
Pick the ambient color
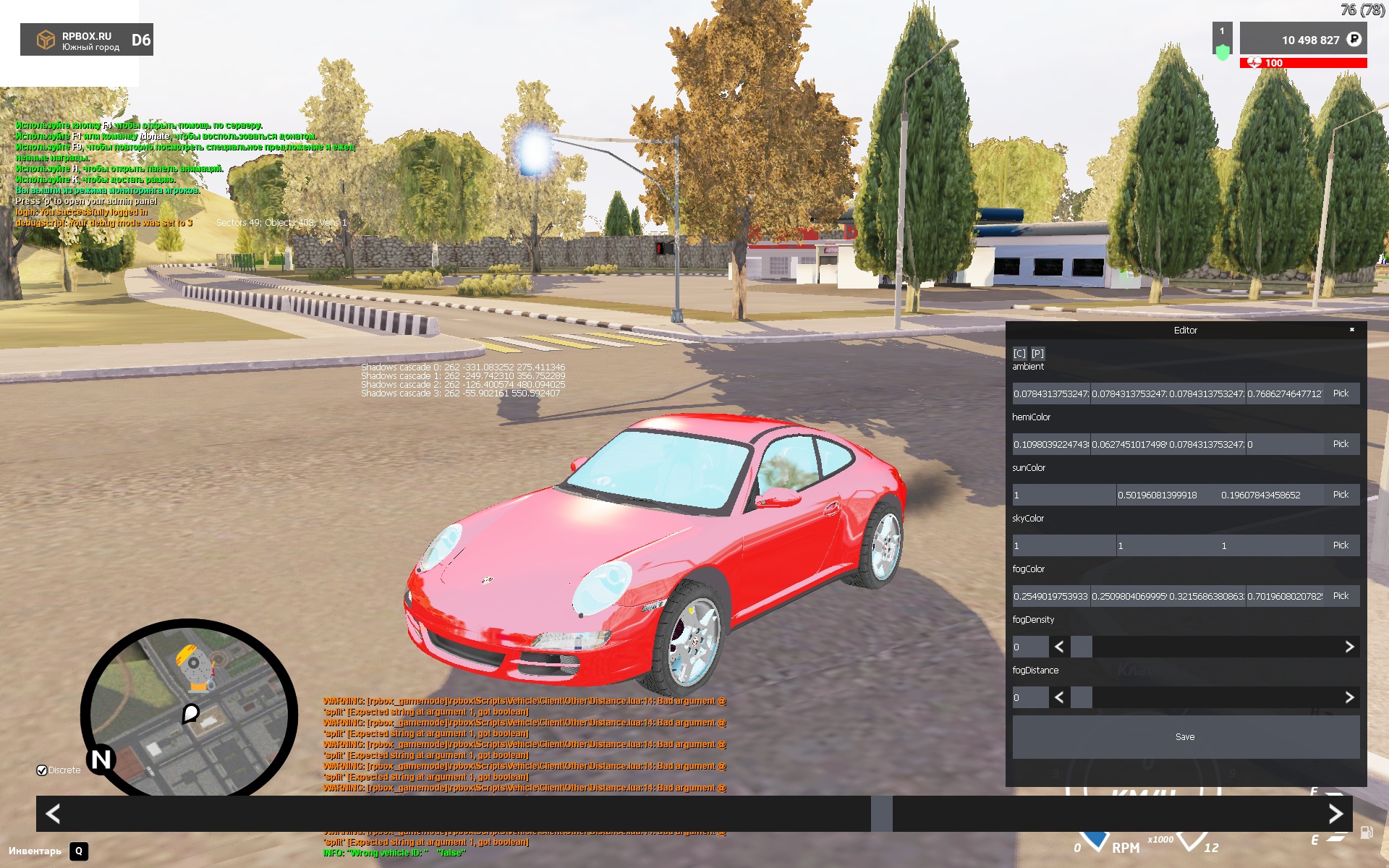[1341, 393]
